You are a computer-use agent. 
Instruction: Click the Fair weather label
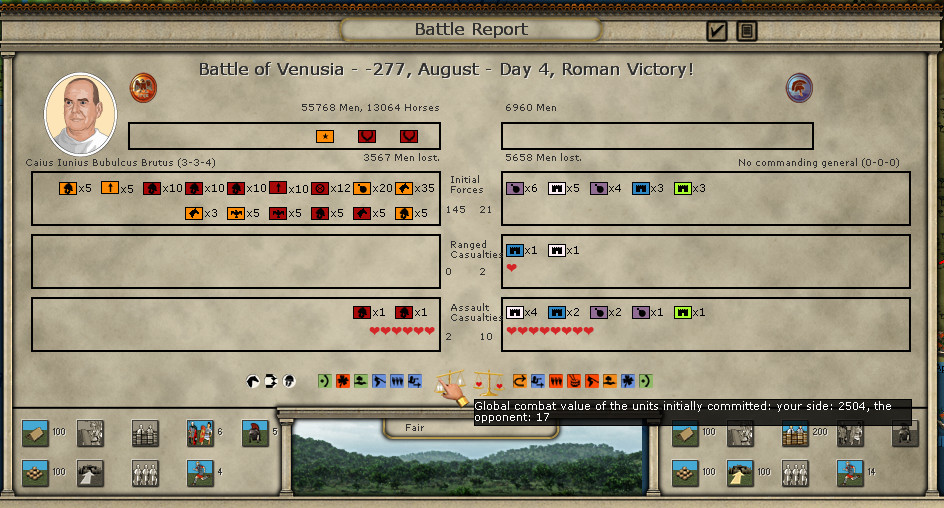click(x=414, y=428)
